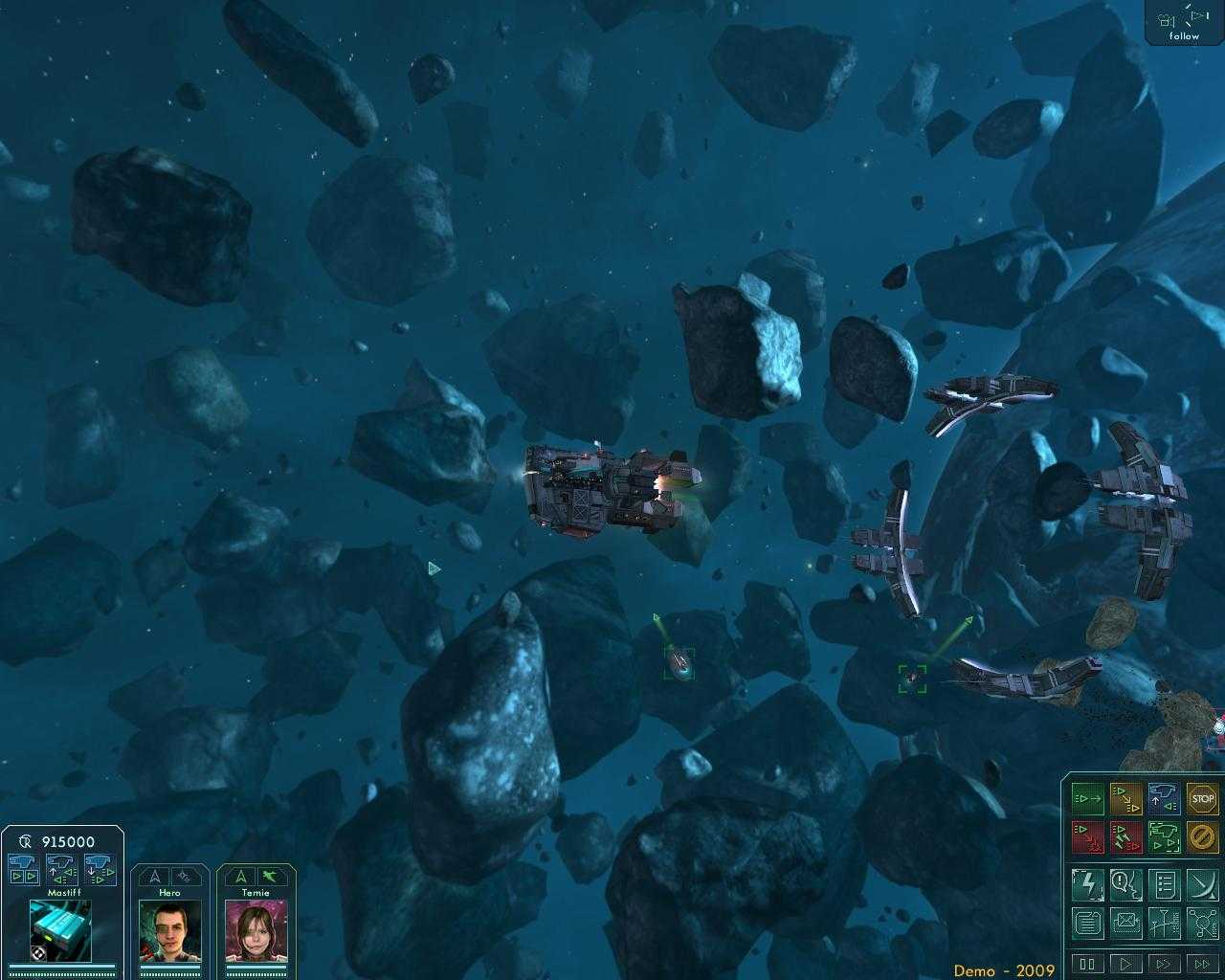This screenshot has height=980, width=1225.
Task: Open the mission objectives list icon
Action: (x=1164, y=885)
